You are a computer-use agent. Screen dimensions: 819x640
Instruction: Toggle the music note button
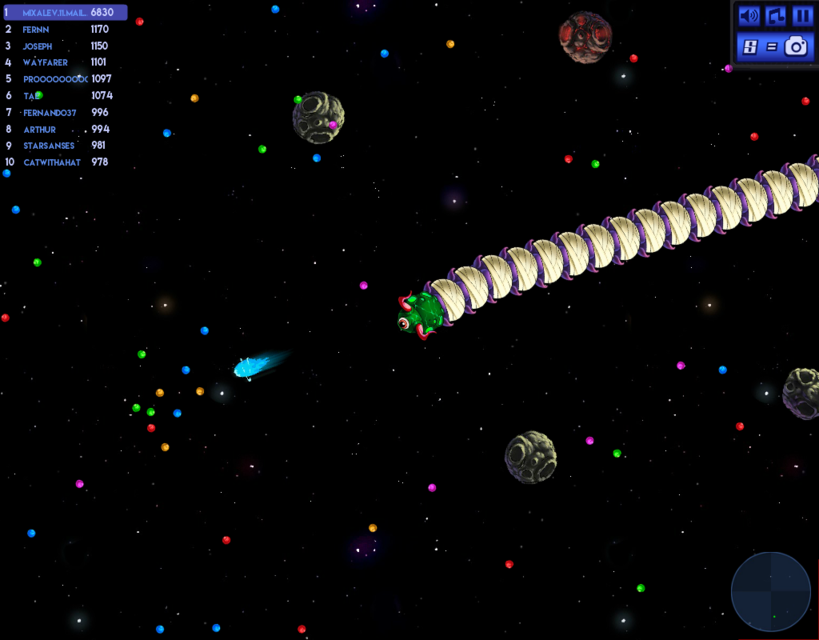pos(775,16)
